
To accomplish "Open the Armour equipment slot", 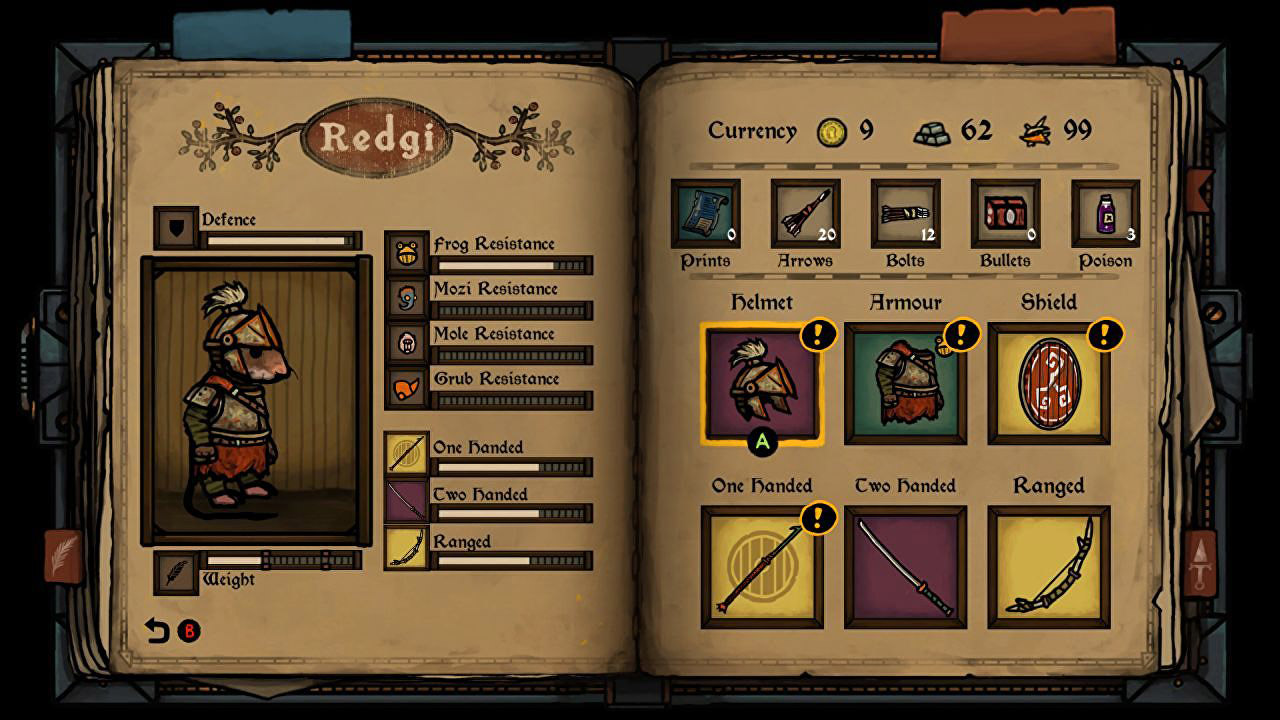I will point(905,383).
